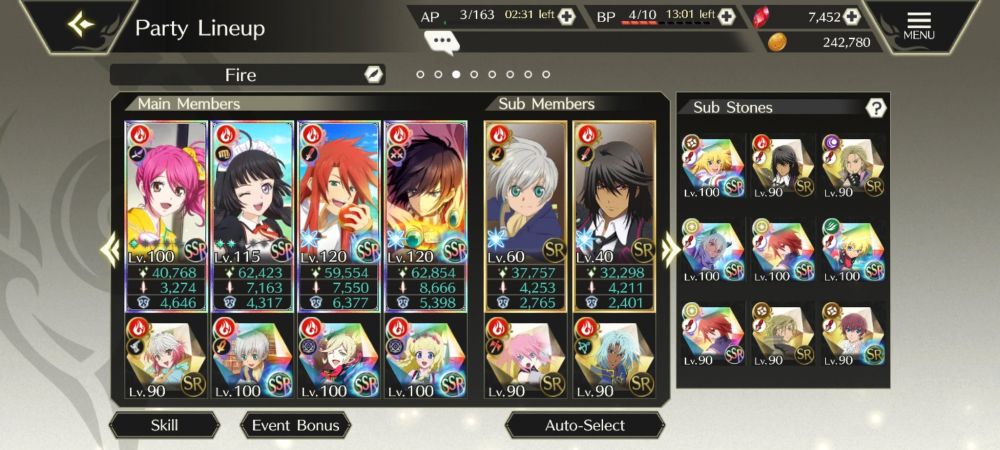Switch to previous party with left arrow
The width and height of the screenshot is (1000, 450).
108,250
